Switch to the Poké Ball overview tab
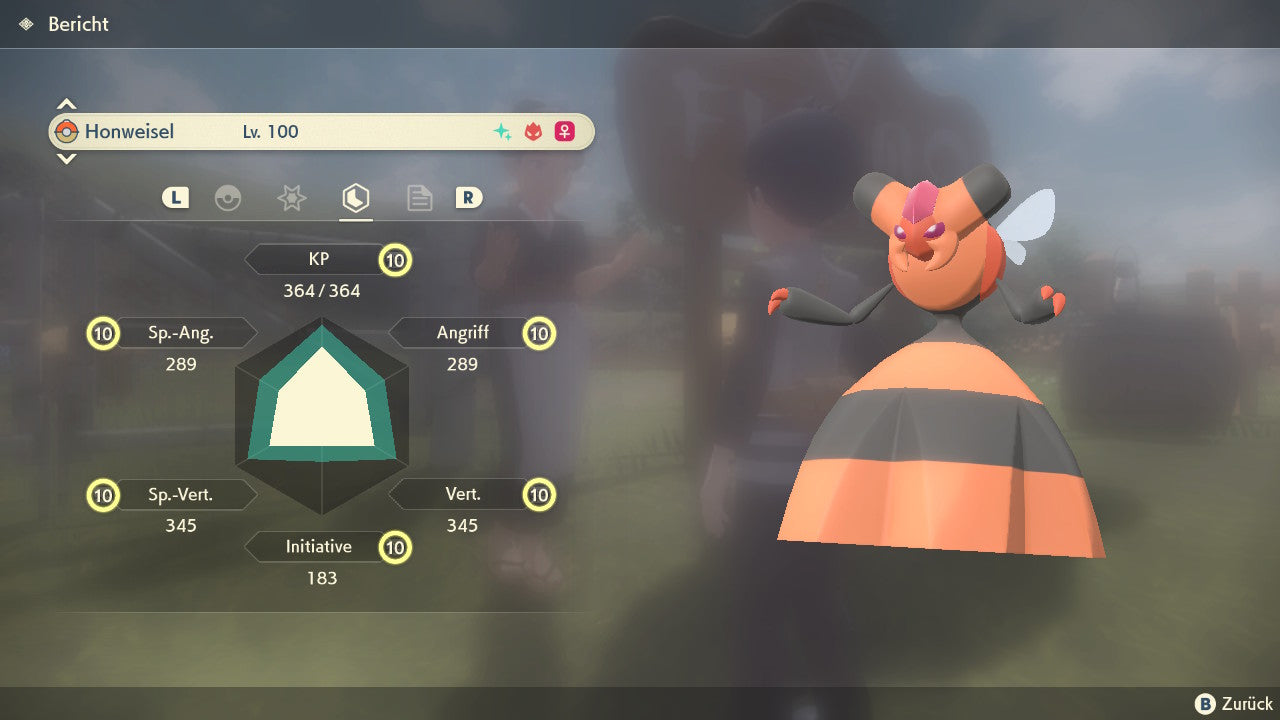1280x720 pixels. tap(228, 198)
